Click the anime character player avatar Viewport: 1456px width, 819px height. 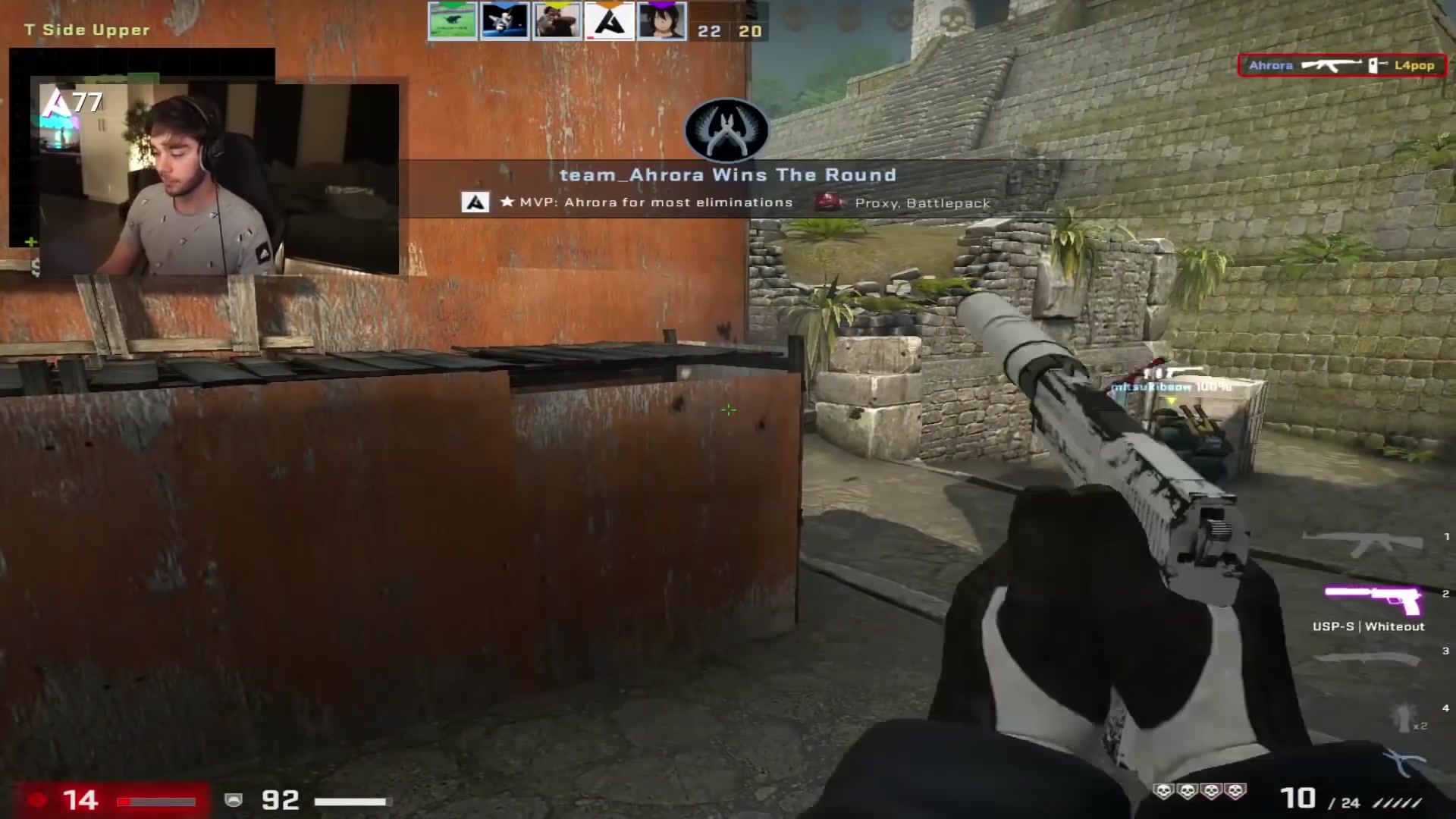click(x=662, y=20)
